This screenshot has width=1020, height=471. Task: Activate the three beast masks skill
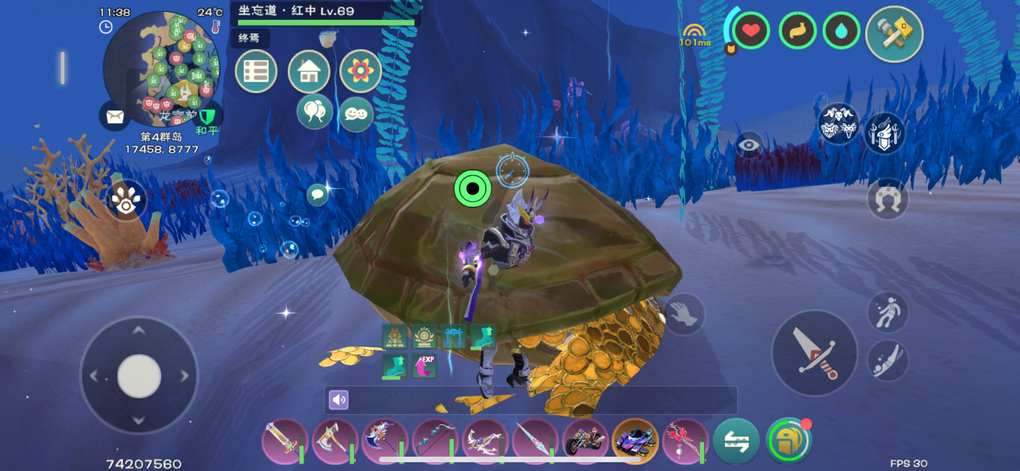[x=839, y=125]
